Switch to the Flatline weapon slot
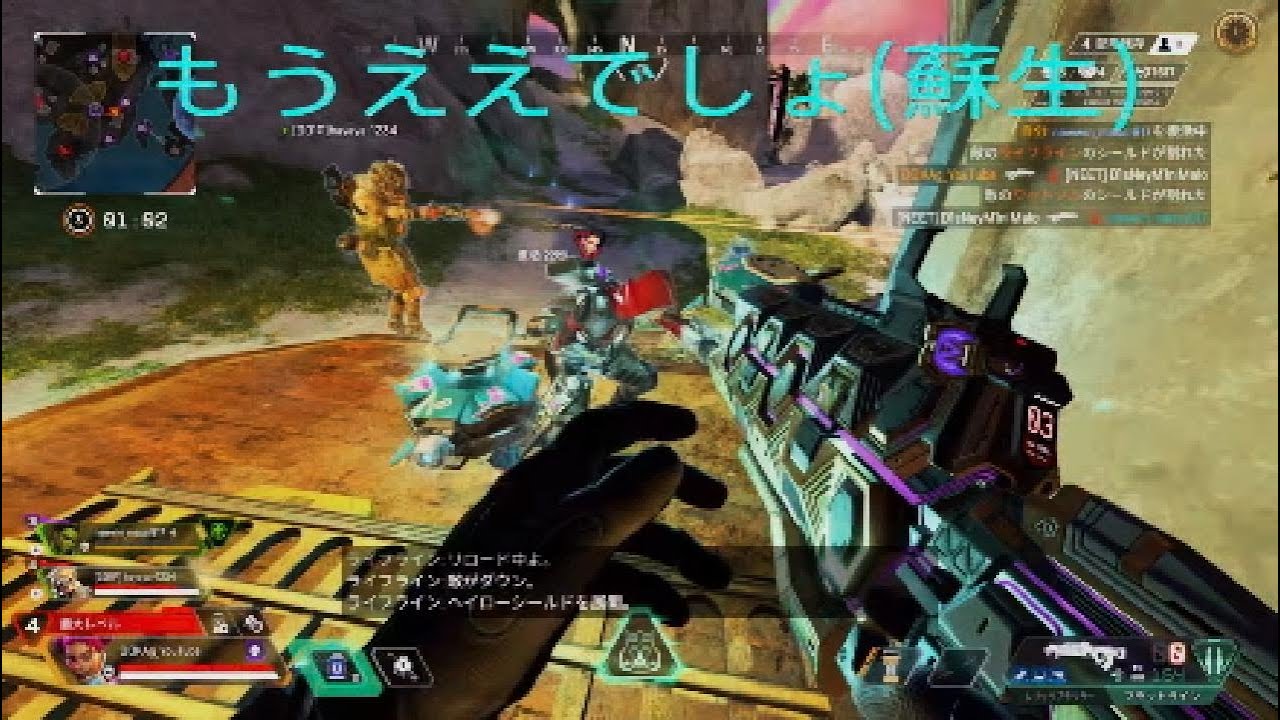The image size is (1280, 720). coord(1162,694)
